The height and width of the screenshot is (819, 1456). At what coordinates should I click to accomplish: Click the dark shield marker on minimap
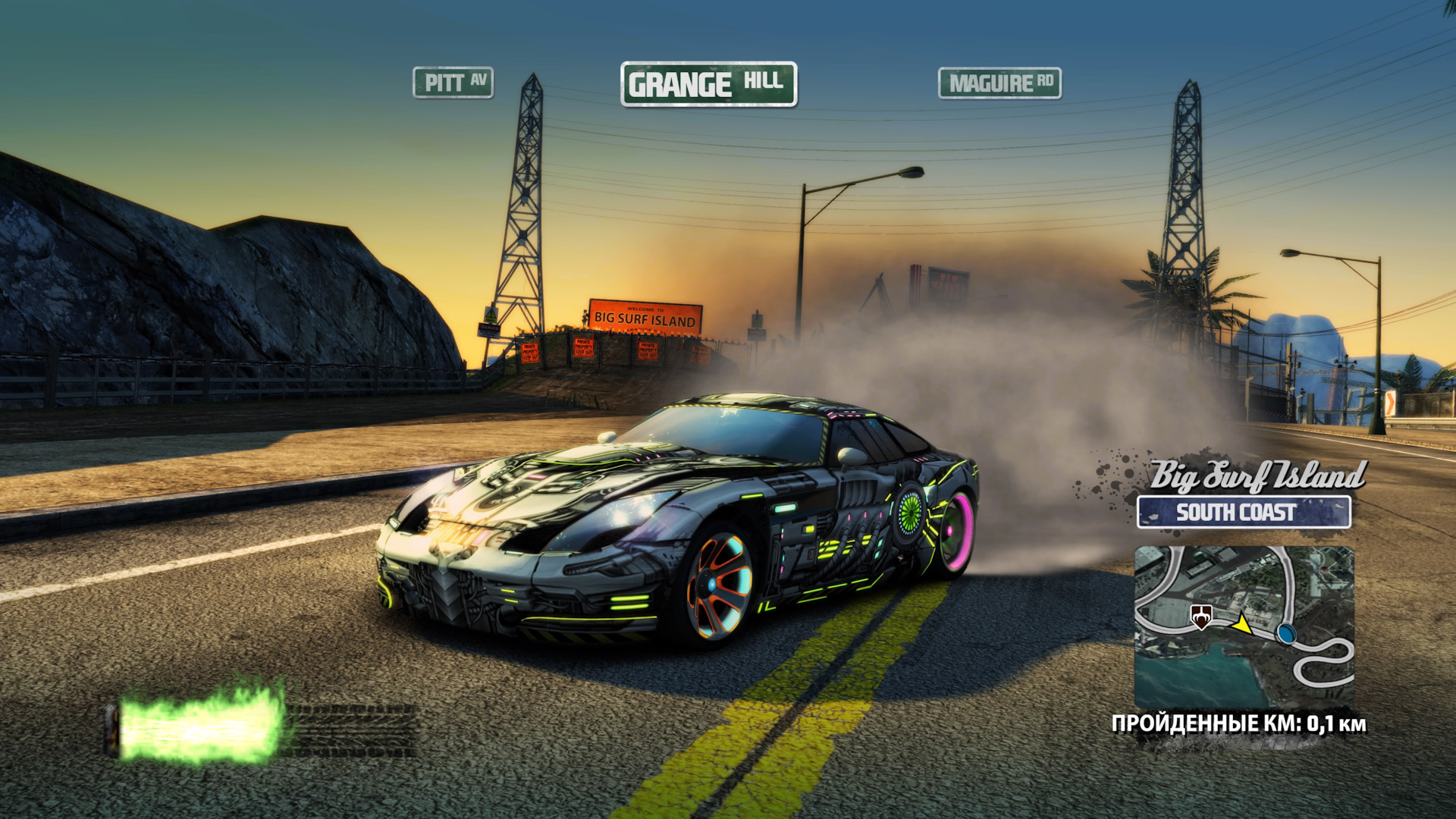[1201, 617]
